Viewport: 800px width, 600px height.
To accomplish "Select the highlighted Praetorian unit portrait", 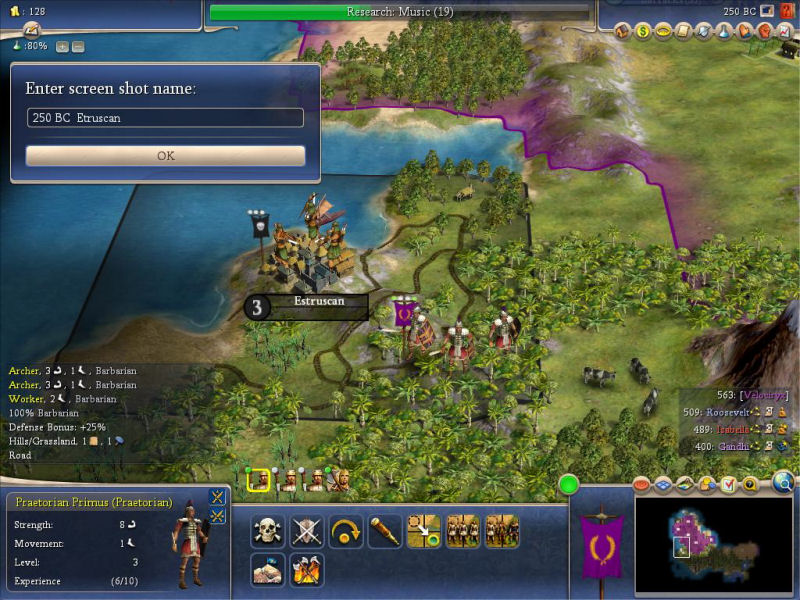I will (259, 481).
